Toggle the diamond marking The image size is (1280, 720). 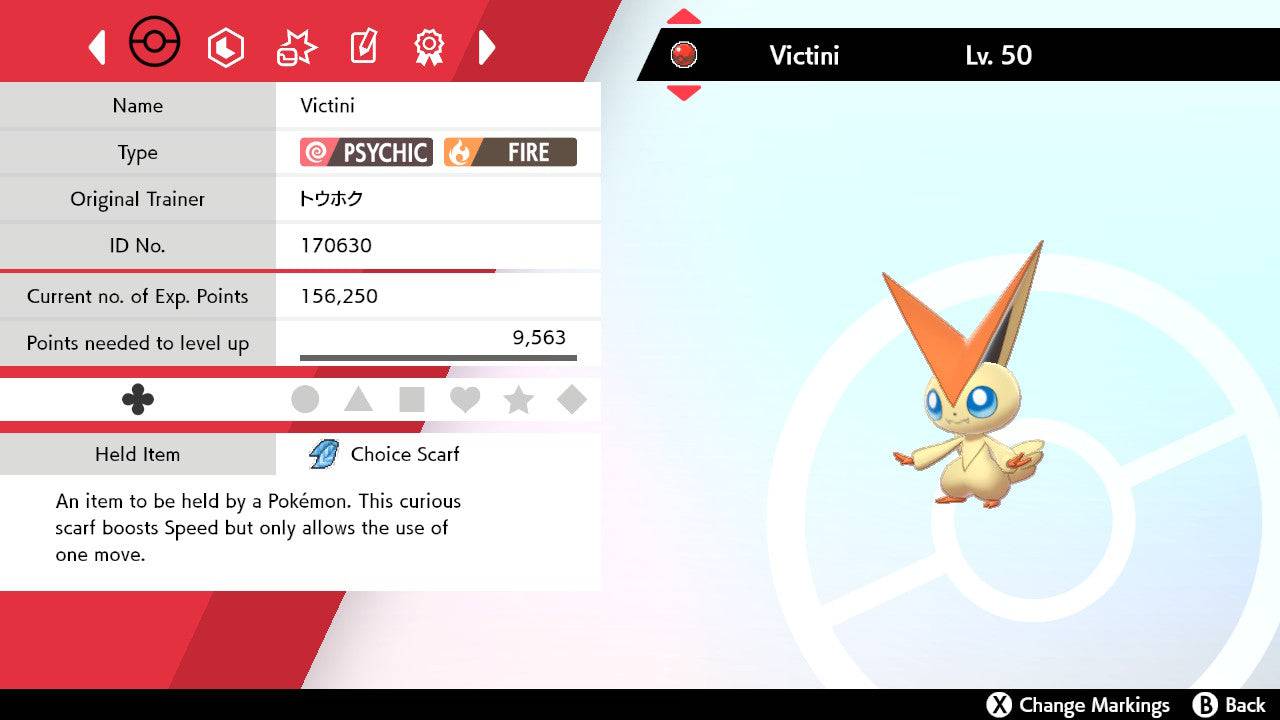coord(572,400)
